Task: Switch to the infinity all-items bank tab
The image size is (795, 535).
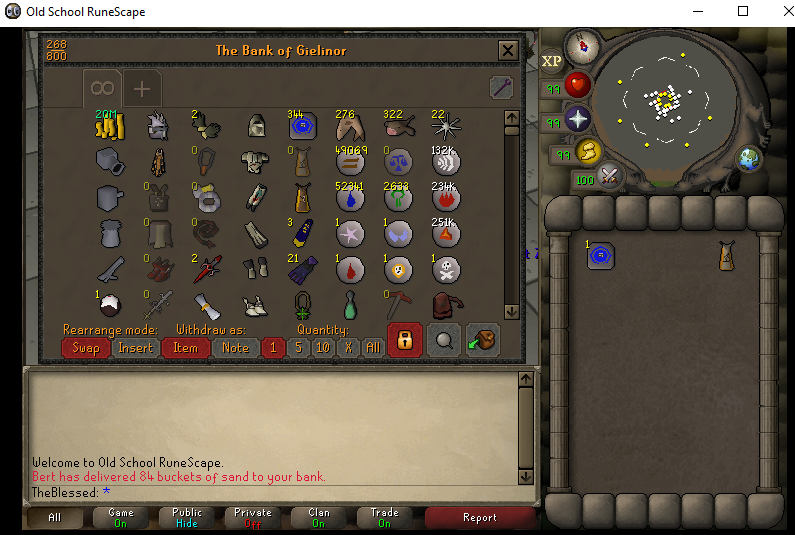Action: click(104, 89)
